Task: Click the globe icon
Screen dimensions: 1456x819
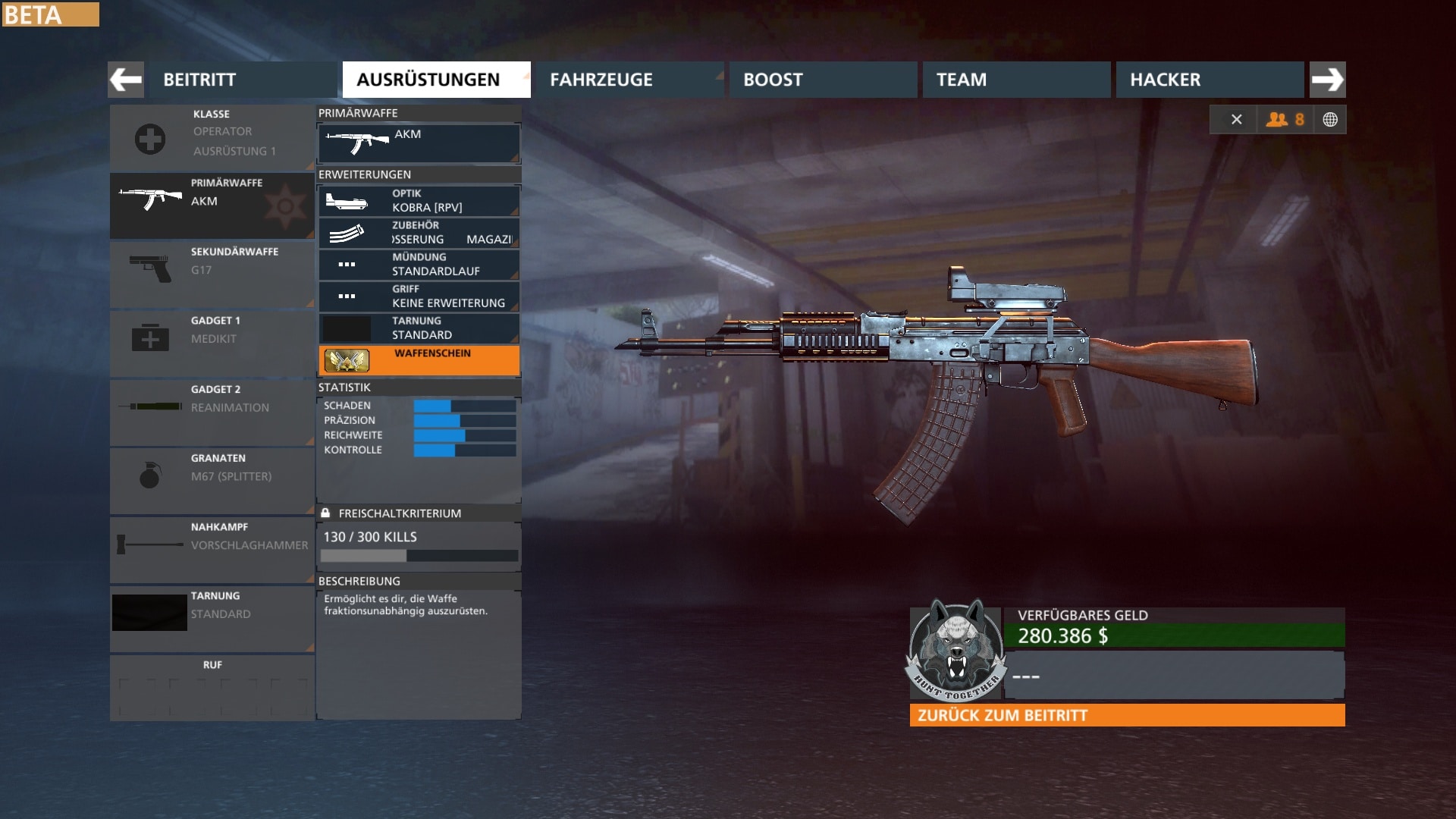Action: tap(1330, 120)
